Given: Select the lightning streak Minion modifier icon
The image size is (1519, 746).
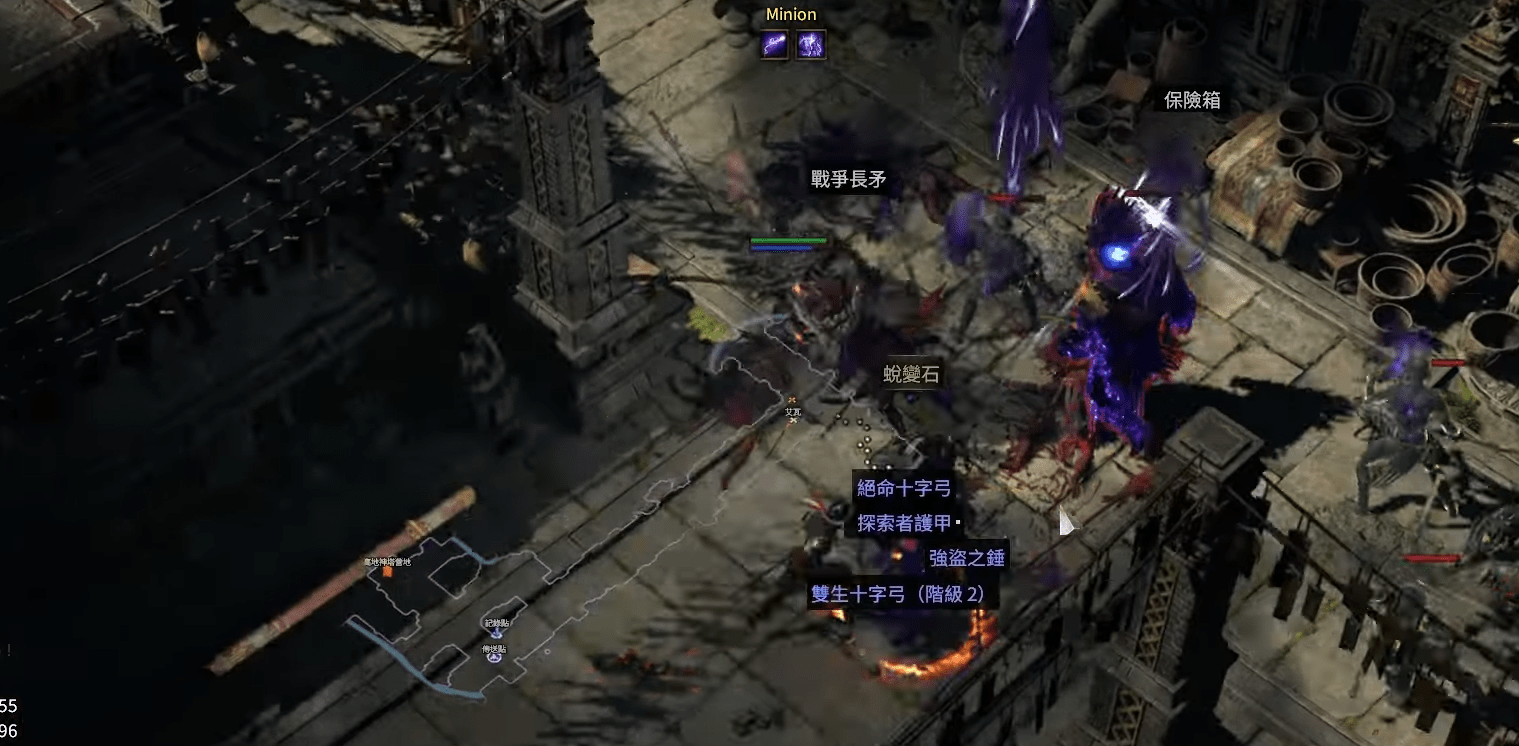Looking at the screenshot, I should point(775,44).
